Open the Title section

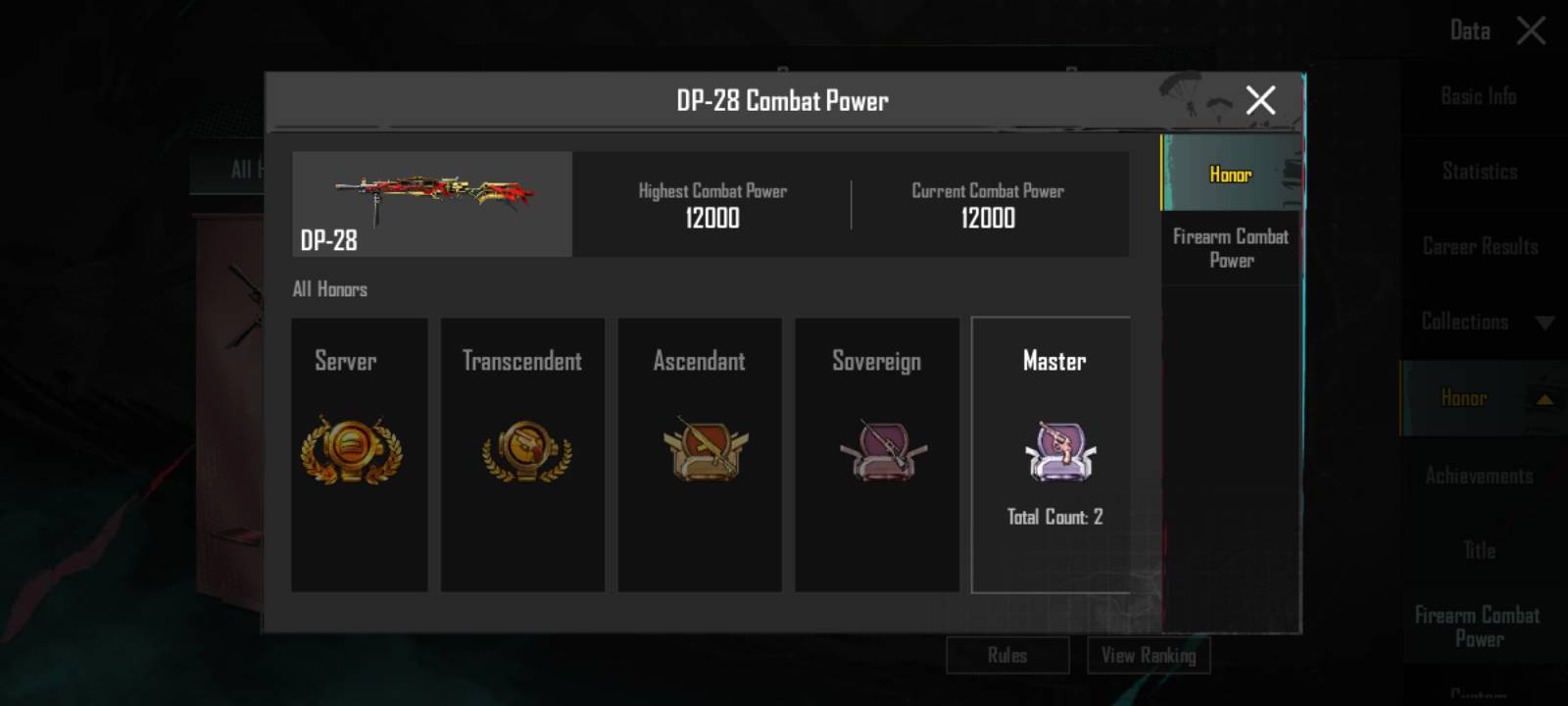point(1479,550)
